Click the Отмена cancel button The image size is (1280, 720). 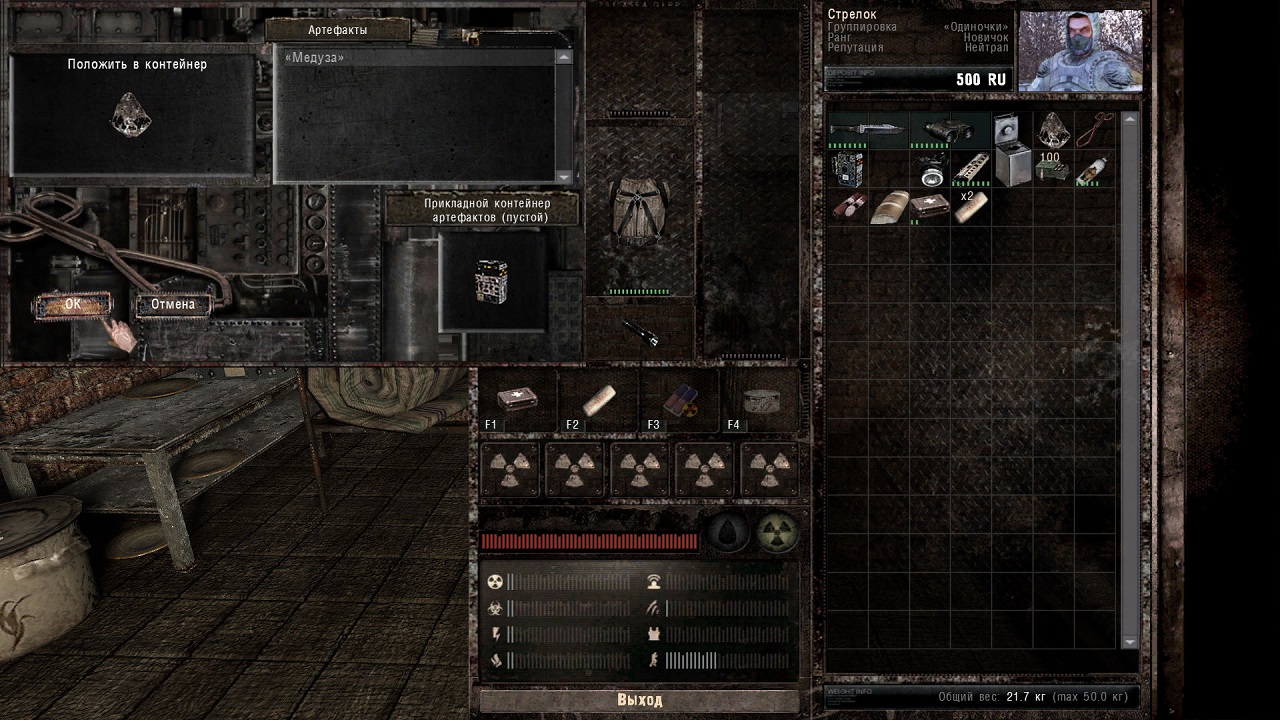pyautogui.click(x=173, y=304)
